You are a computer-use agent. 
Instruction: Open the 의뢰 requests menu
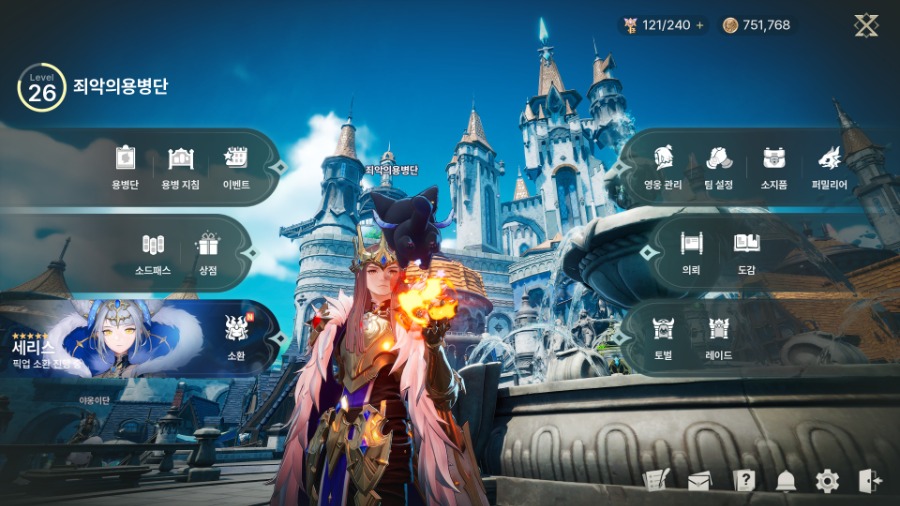[690, 250]
